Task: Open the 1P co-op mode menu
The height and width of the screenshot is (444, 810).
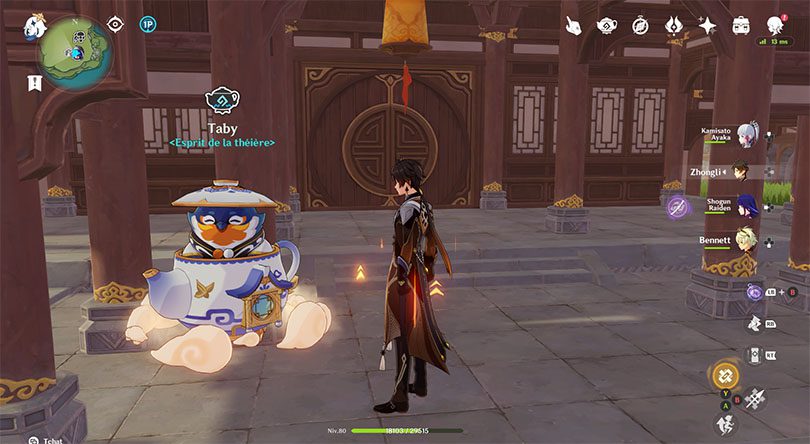Action: (x=147, y=23)
